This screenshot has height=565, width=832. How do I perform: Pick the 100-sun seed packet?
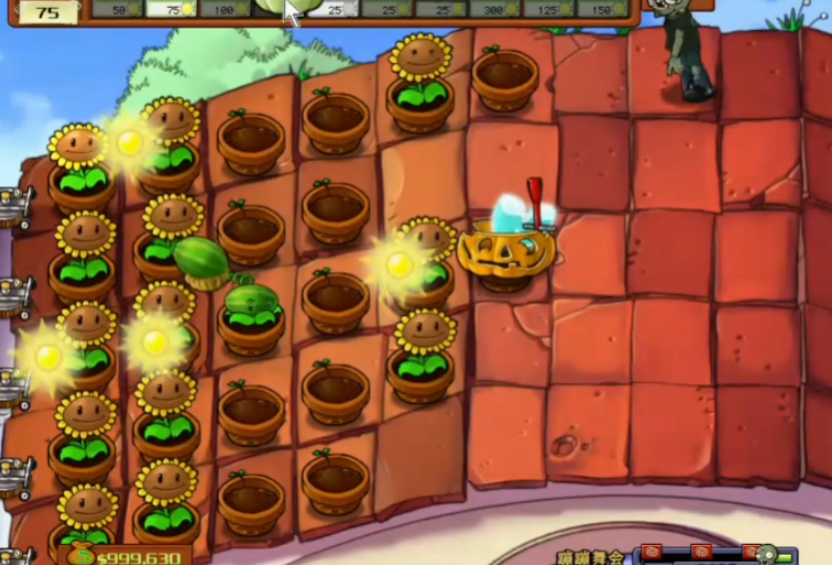[x=225, y=9]
